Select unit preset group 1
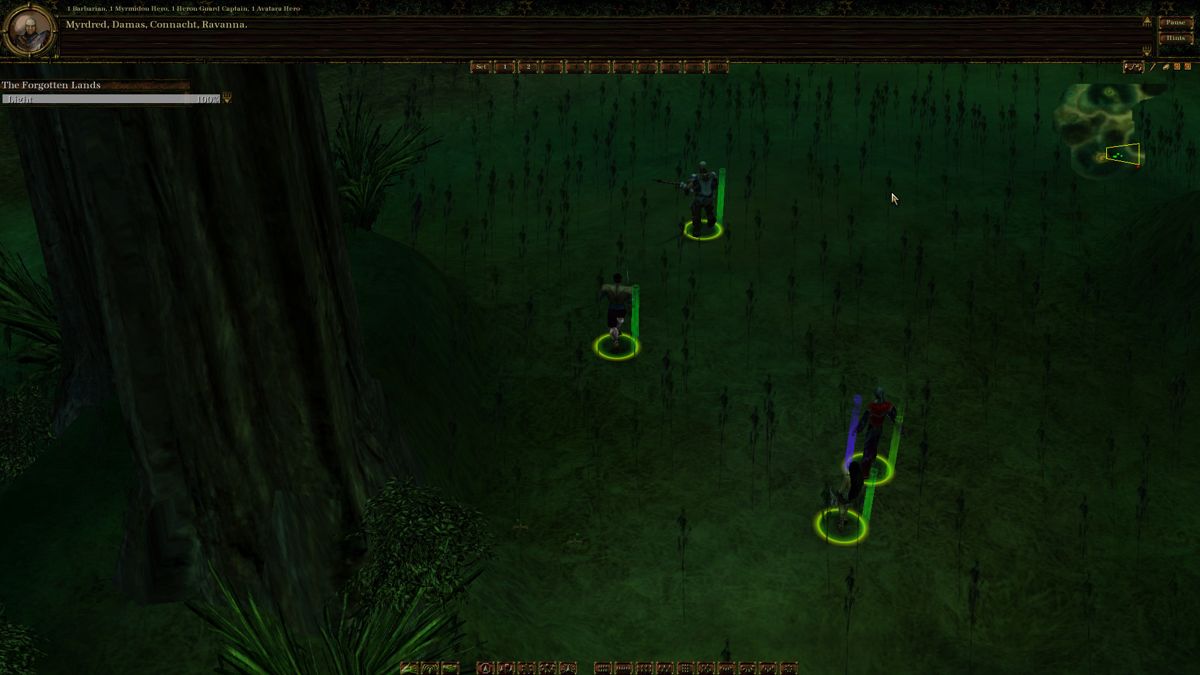Image resolution: width=1200 pixels, height=675 pixels. (x=505, y=67)
